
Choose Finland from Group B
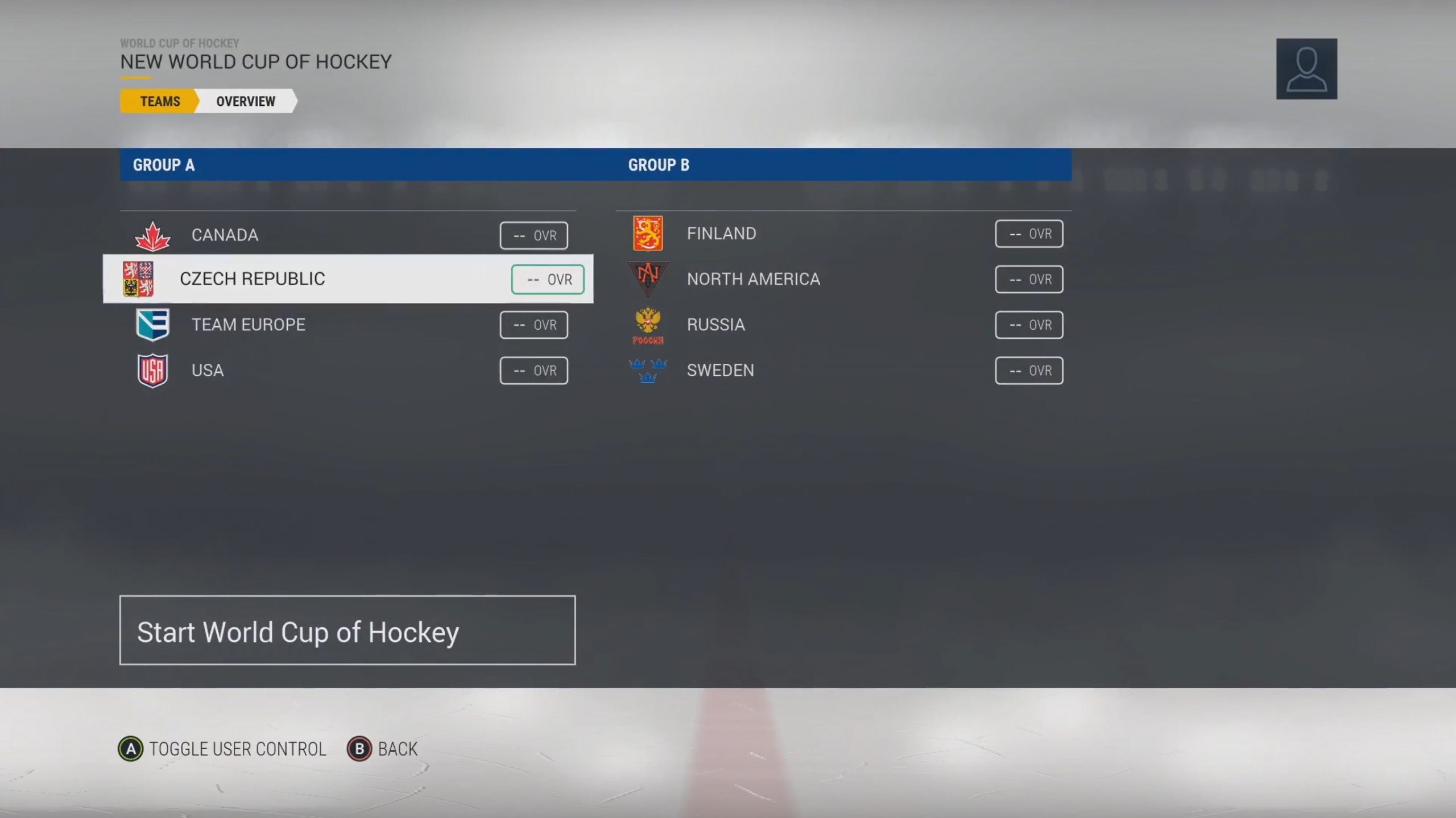(842, 234)
